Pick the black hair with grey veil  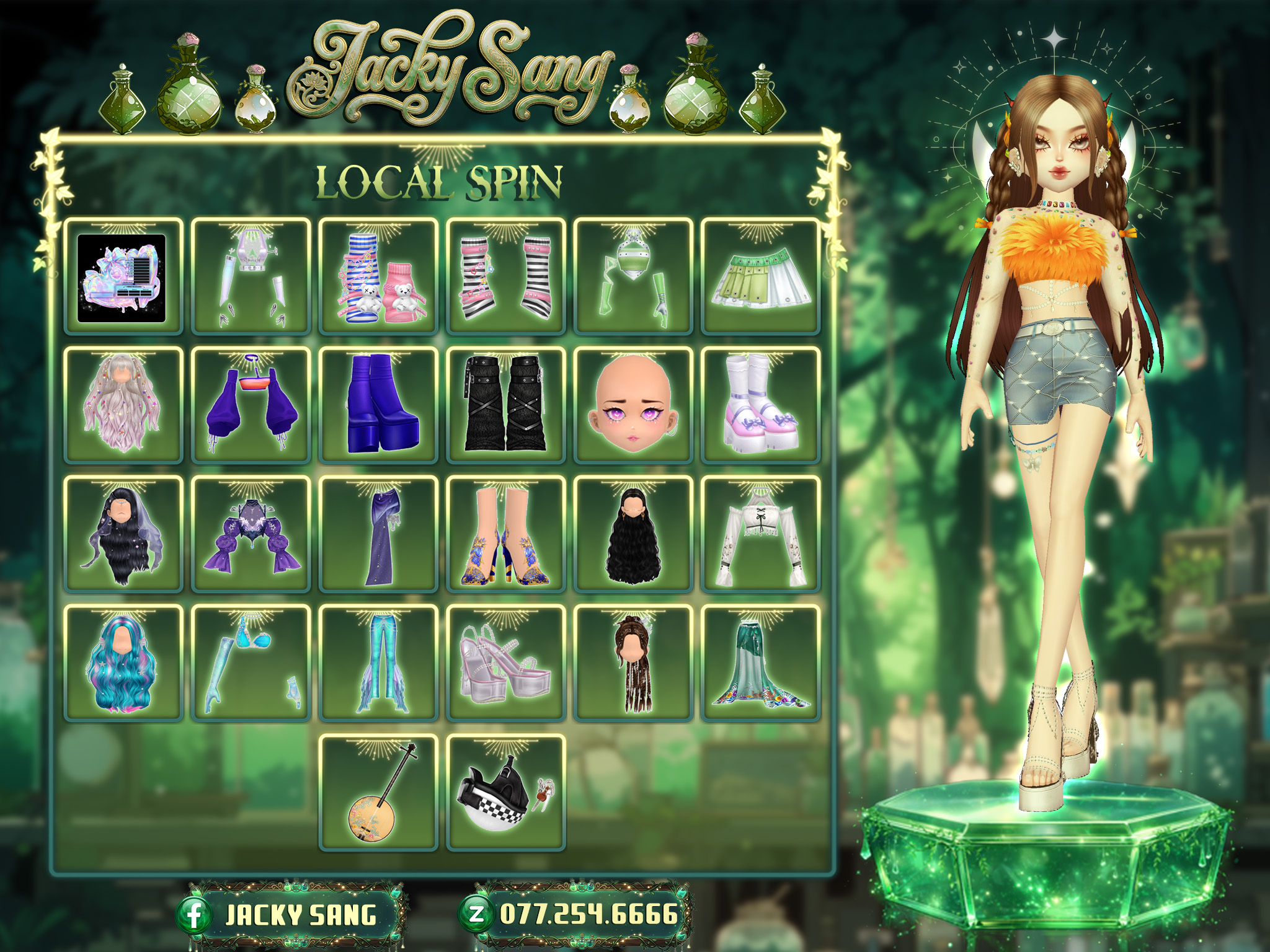(123, 534)
